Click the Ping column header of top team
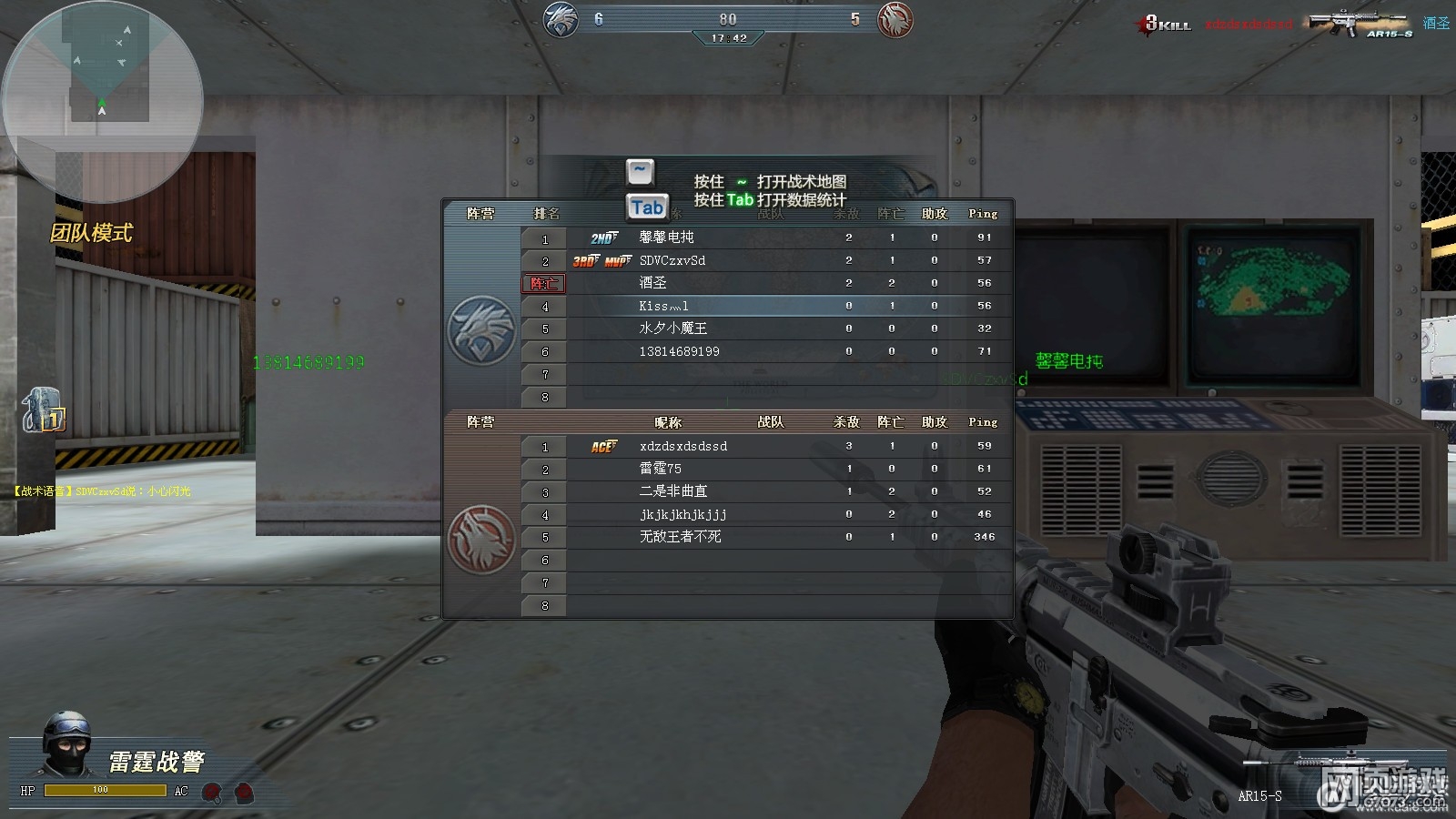Image resolution: width=1456 pixels, height=819 pixels. pos(983,214)
